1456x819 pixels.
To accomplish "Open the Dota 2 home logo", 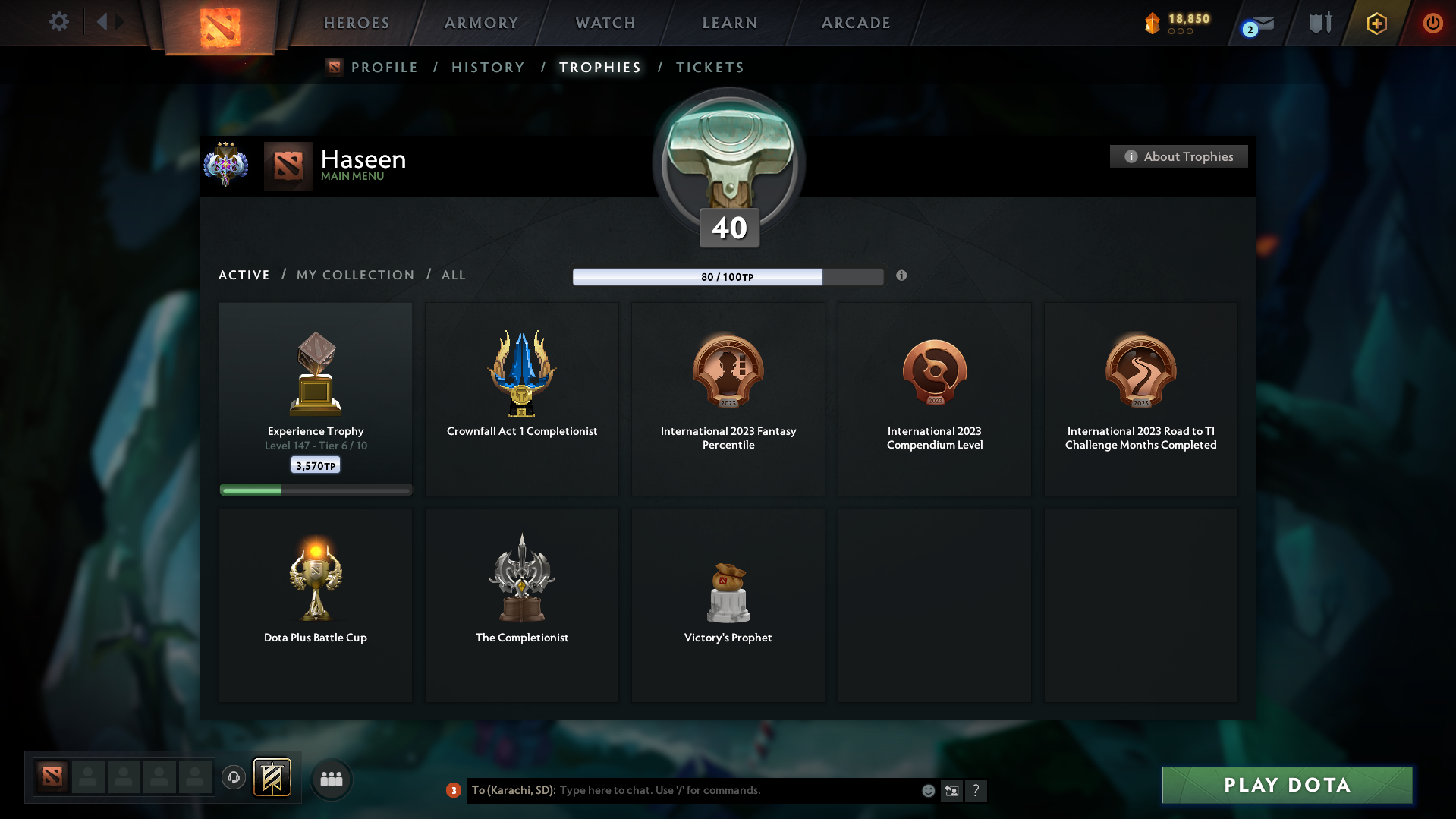I will coord(219,23).
